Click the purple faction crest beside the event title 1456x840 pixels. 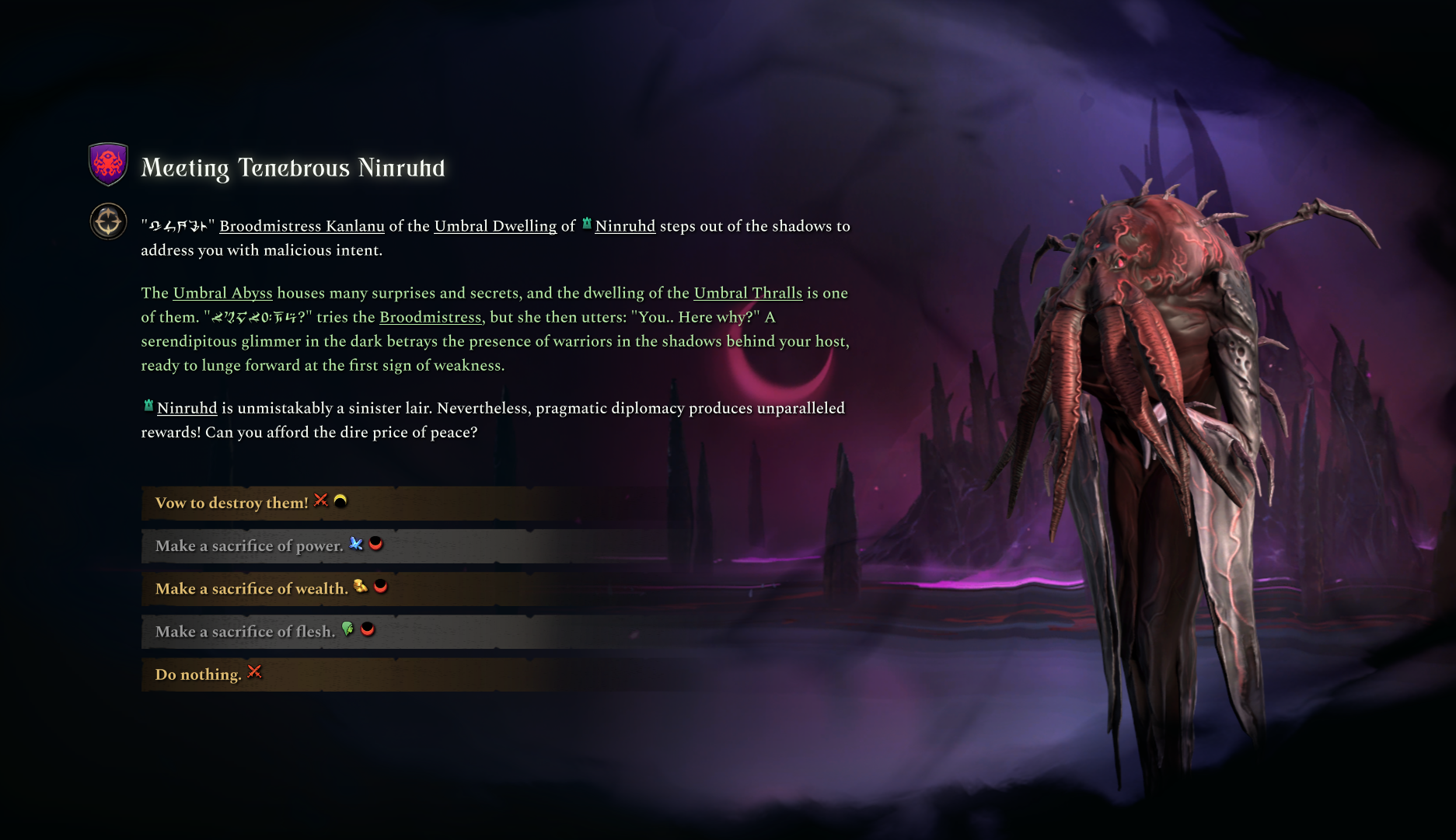pyautogui.click(x=108, y=164)
